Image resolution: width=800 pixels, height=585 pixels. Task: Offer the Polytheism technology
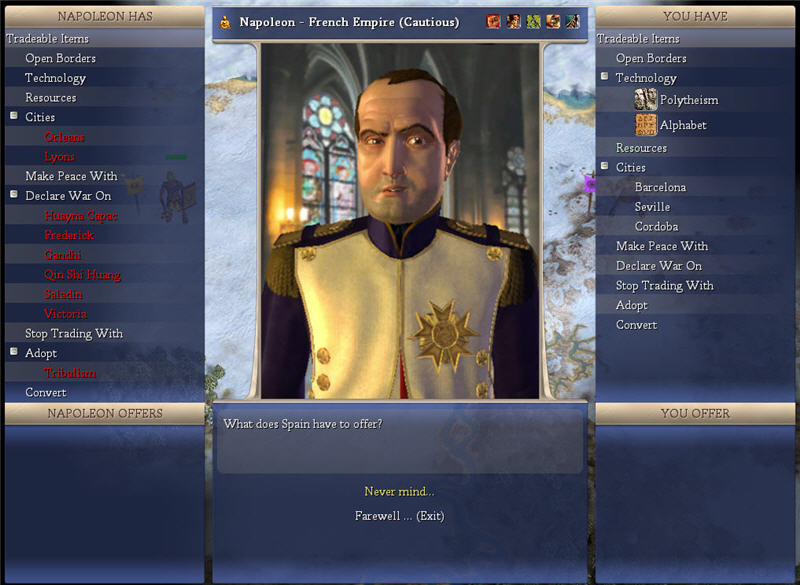click(688, 100)
